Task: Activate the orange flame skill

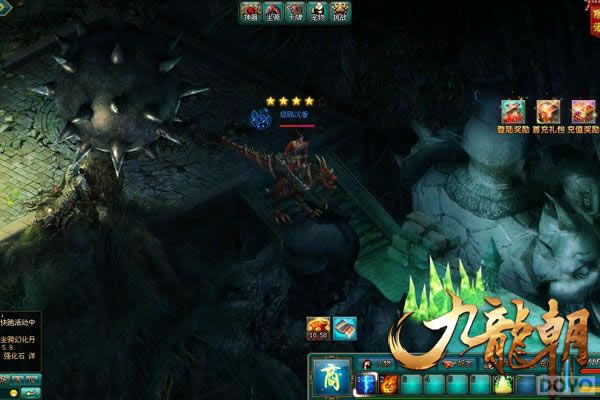Action: [x=388, y=384]
